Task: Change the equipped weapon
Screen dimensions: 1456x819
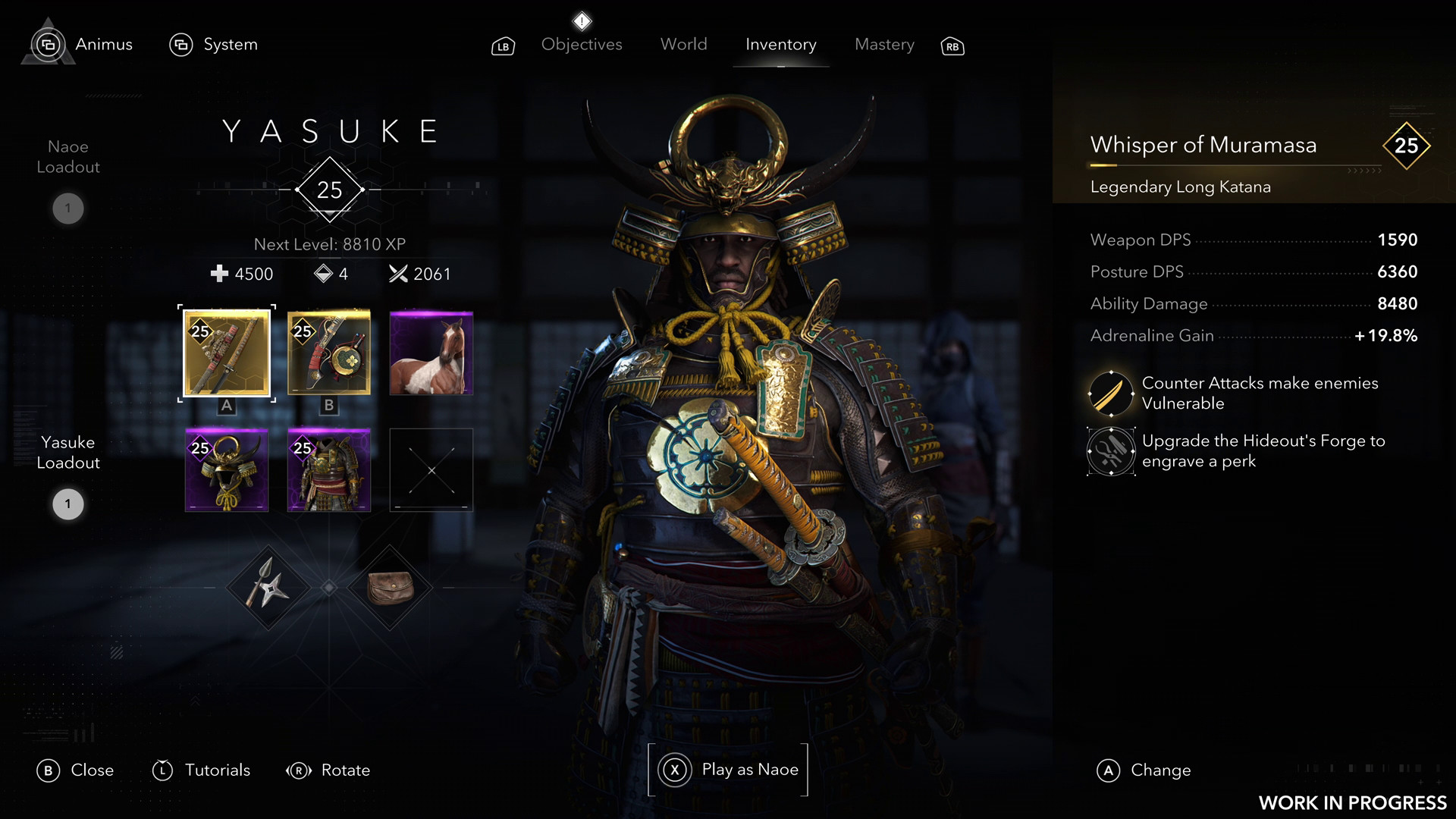Action: coord(1144,770)
